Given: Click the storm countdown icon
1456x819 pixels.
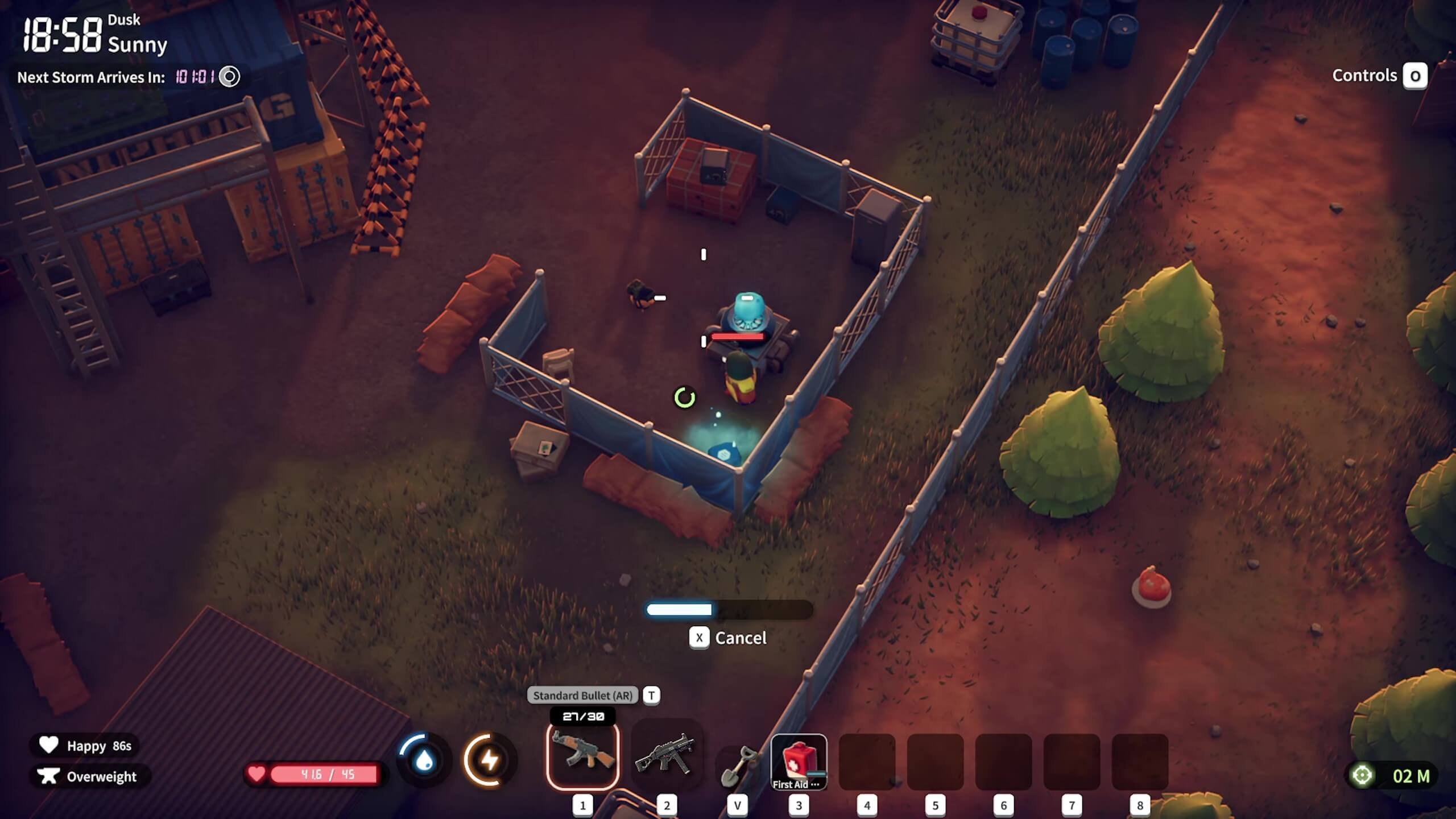Looking at the screenshot, I should 230,77.
